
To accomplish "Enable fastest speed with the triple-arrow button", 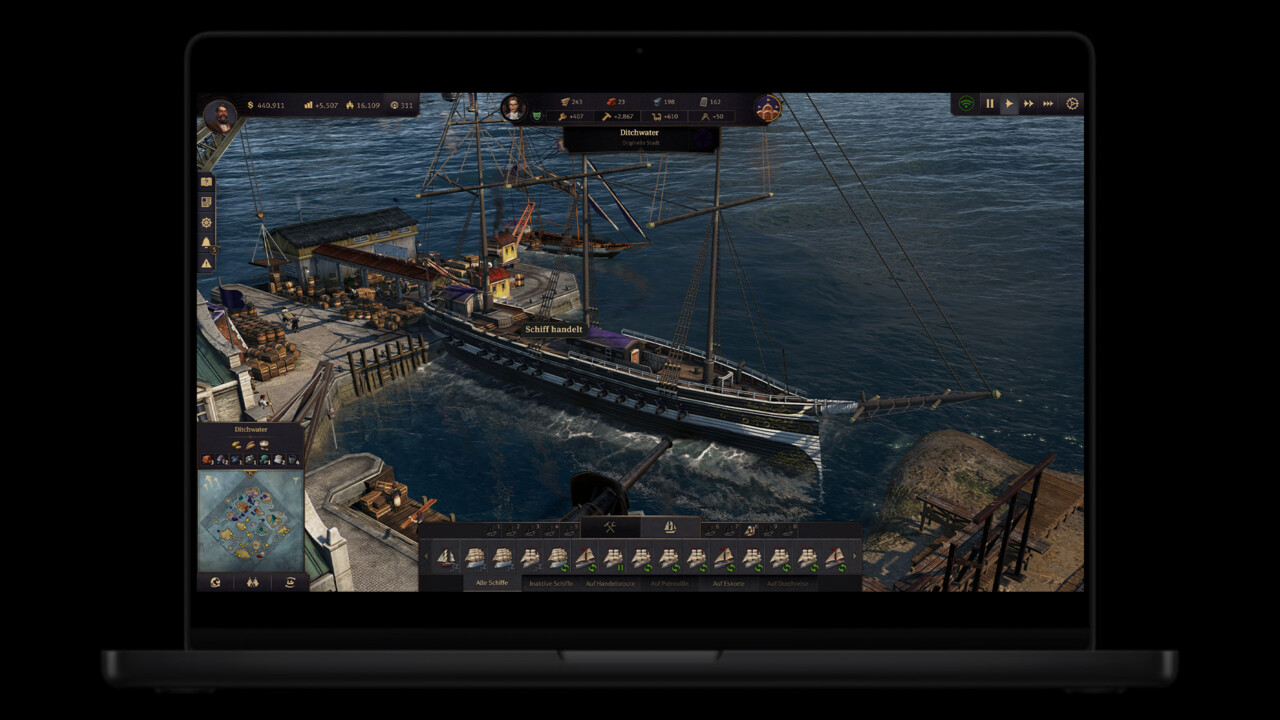I will click(x=1048, y=103).
